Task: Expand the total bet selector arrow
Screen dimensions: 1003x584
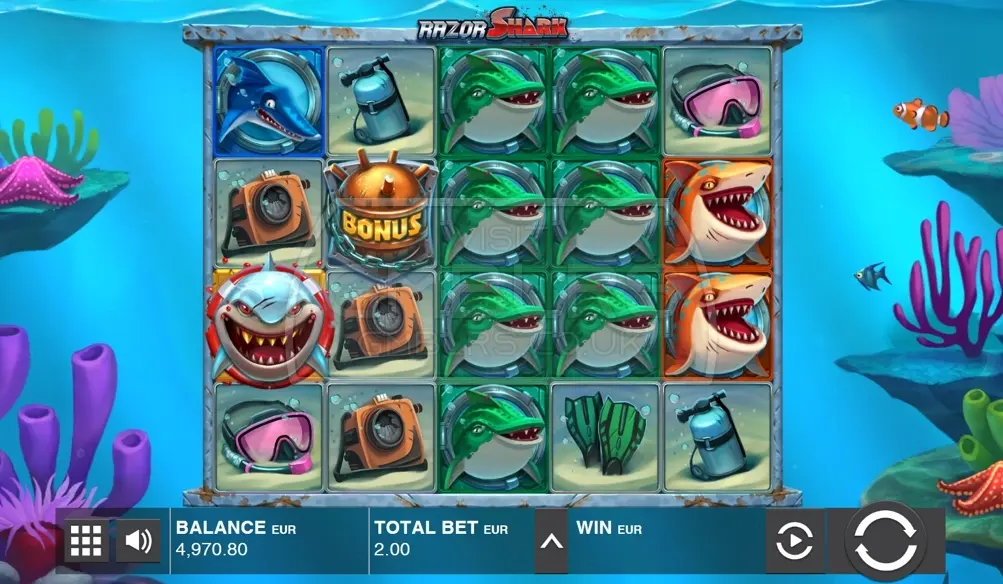Action: 551,541
